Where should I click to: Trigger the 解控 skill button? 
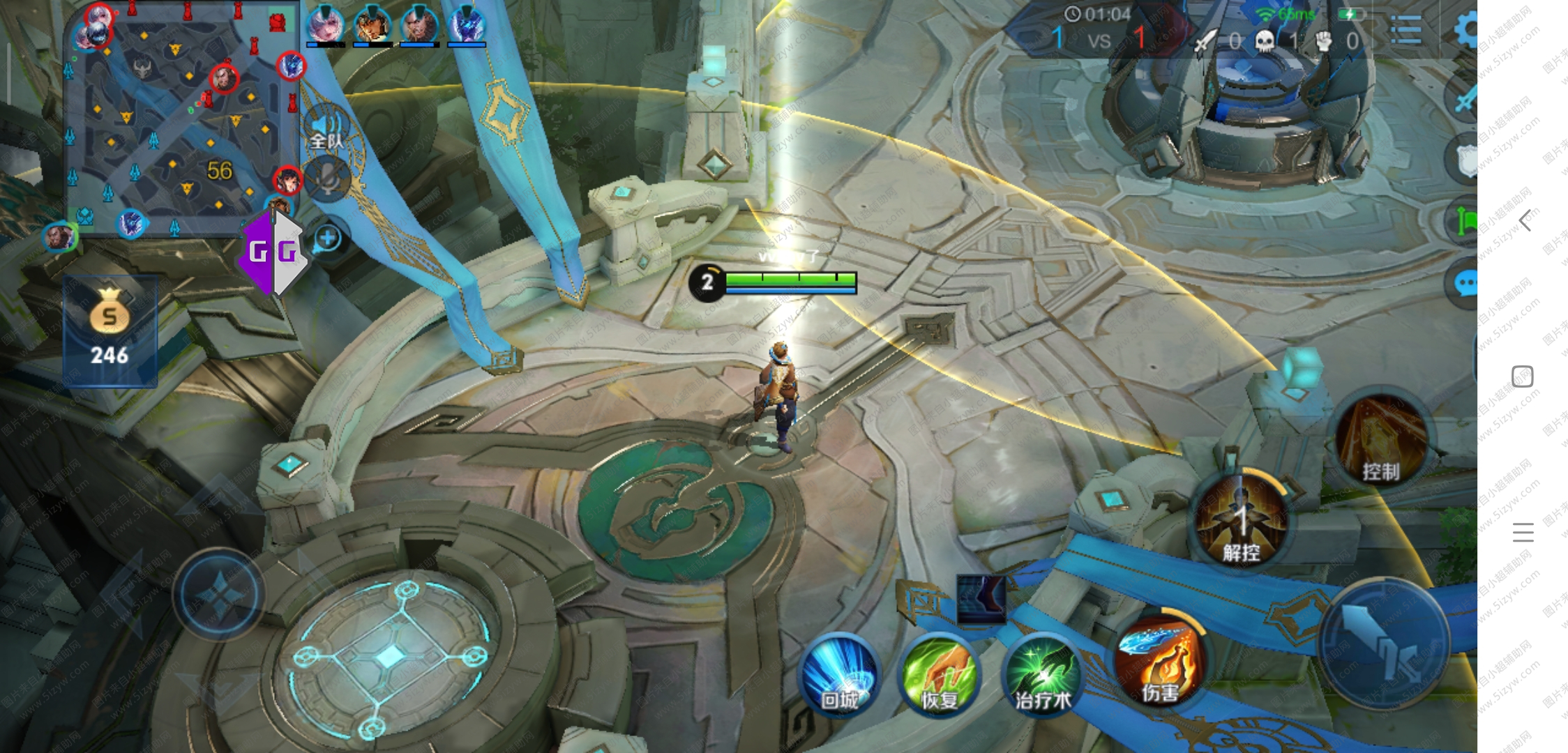tap(1240, 519)
